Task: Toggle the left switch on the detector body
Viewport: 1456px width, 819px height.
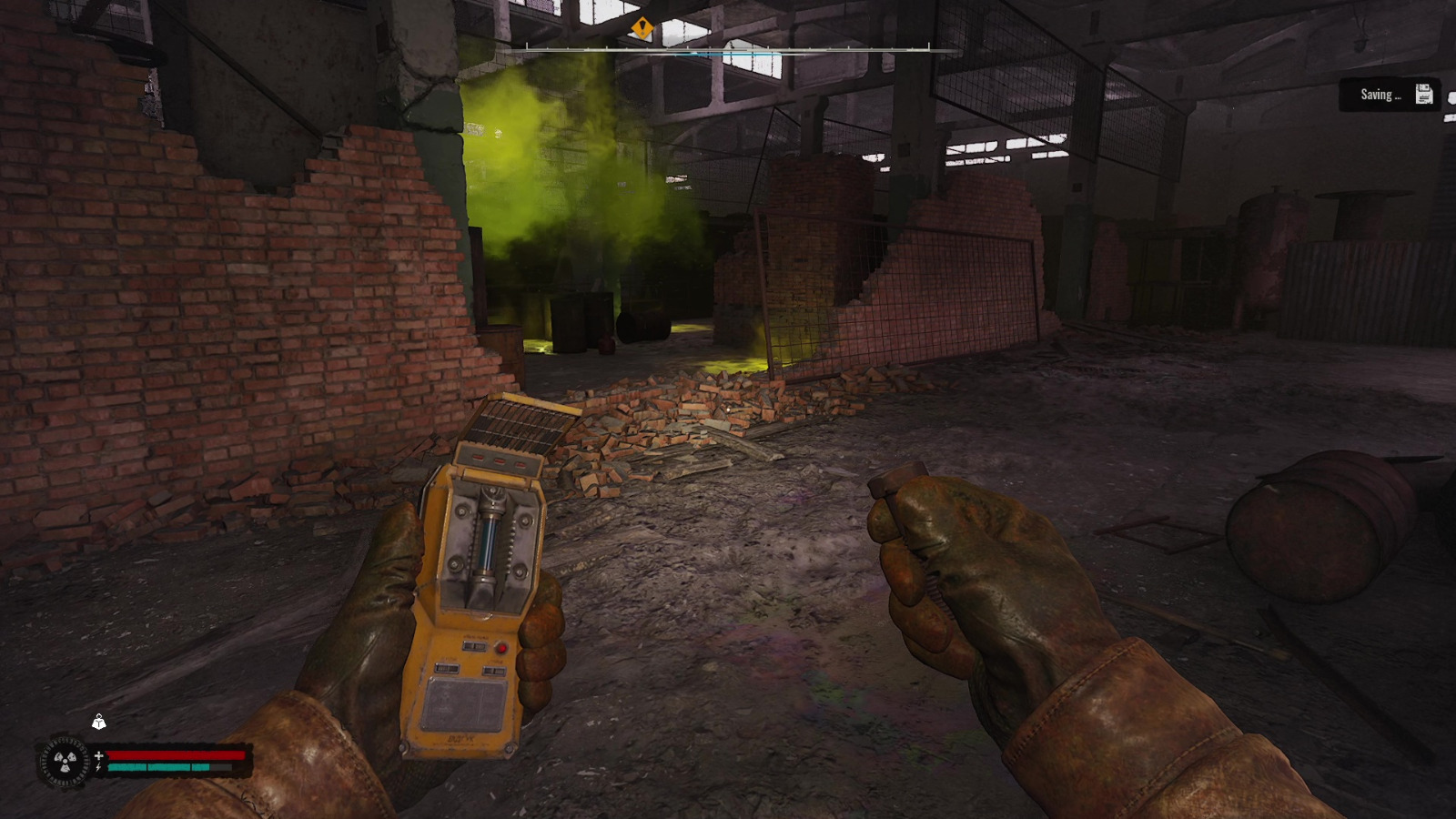Action: coord(448,668)
